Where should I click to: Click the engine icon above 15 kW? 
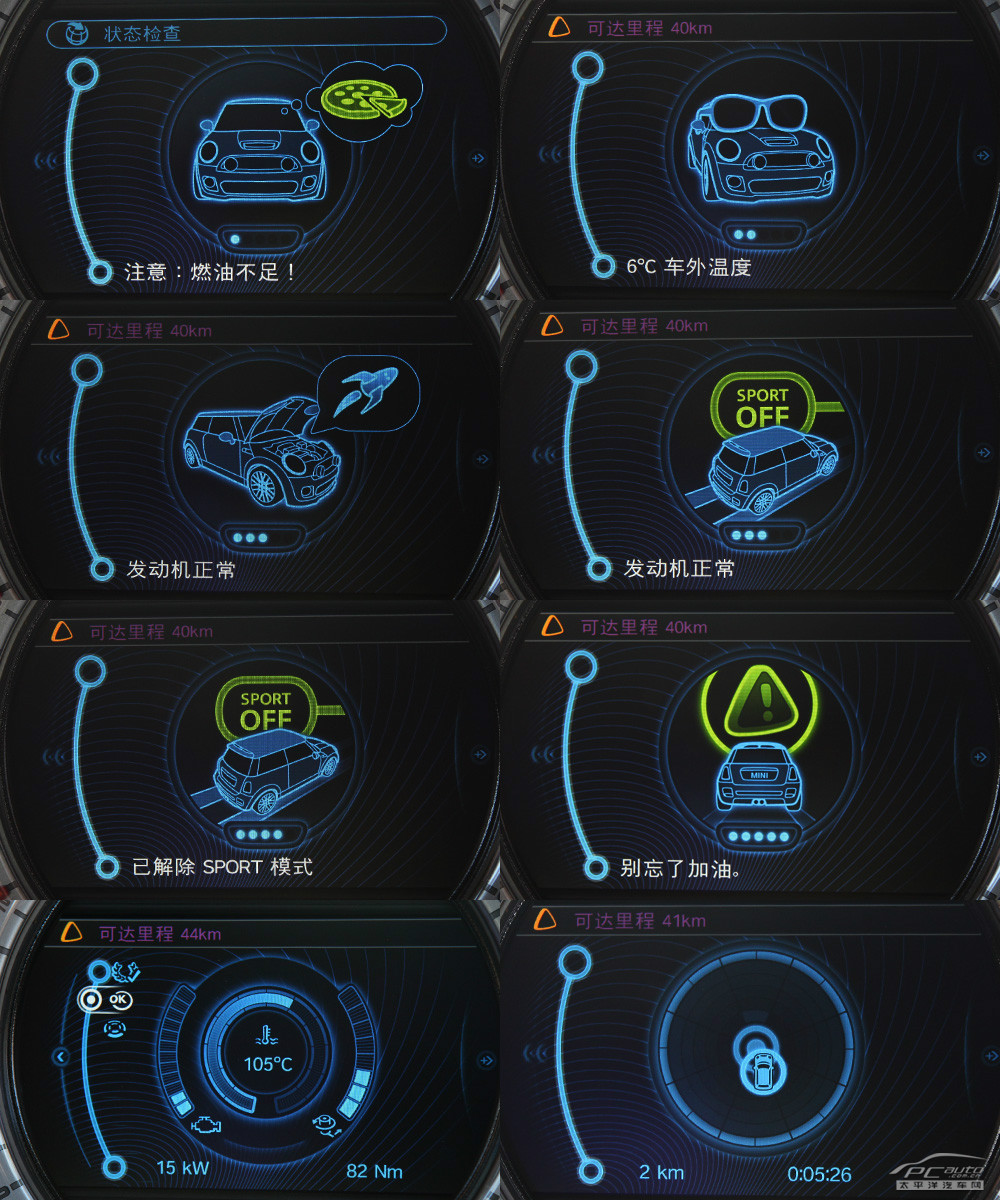pos(206,1126)
